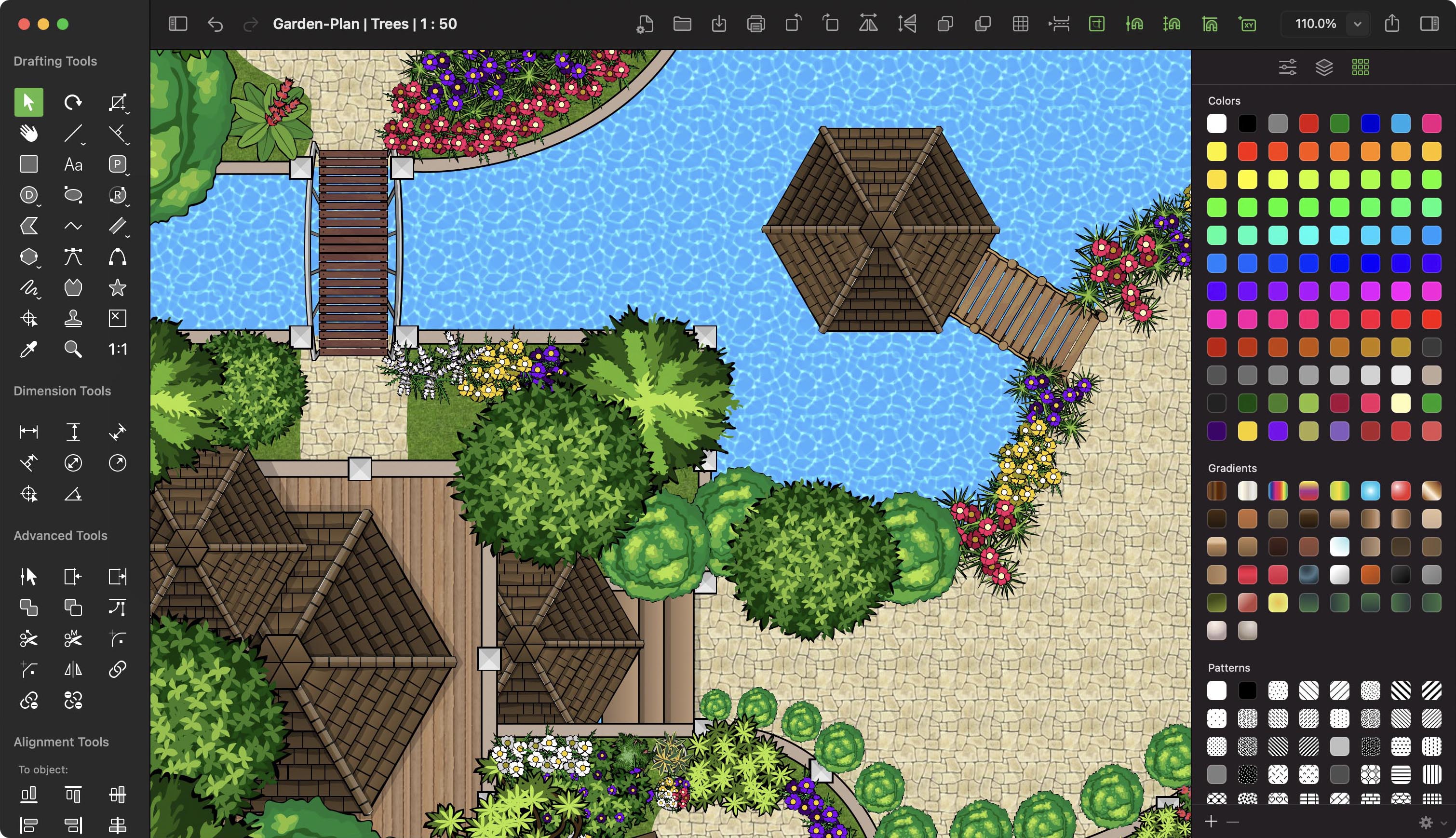
Task: Switch to the sliders properties tab
Action: tap(1287, 68)
